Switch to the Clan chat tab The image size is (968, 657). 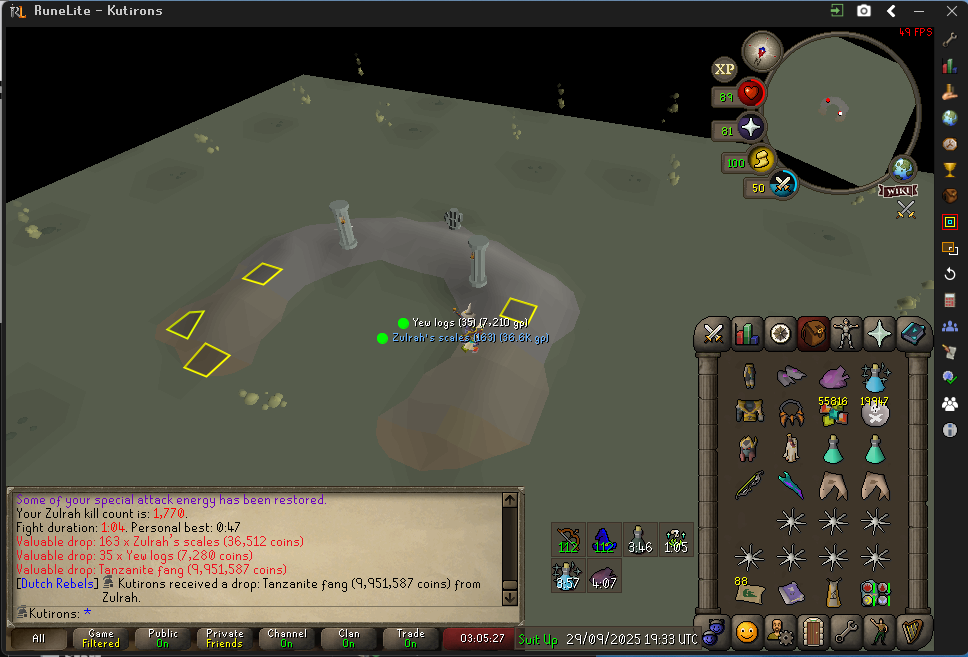point(348,638)
